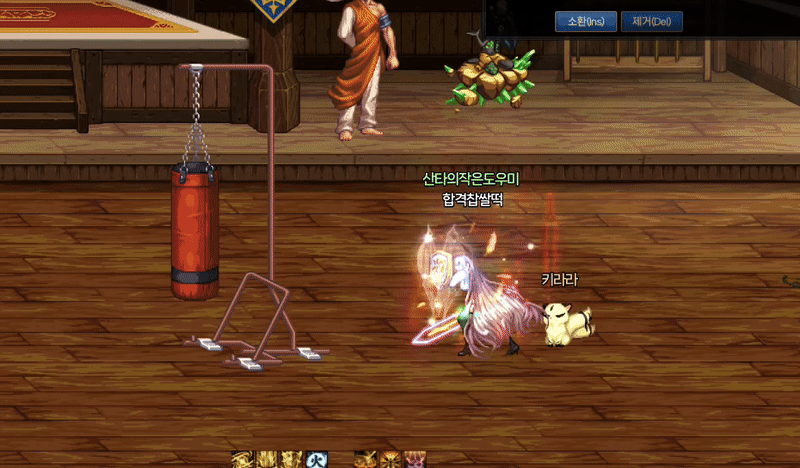The height and width of the screenshot is (468, 800).
Task: Click the 제거(Del) remove button
Action: point(651,21)
